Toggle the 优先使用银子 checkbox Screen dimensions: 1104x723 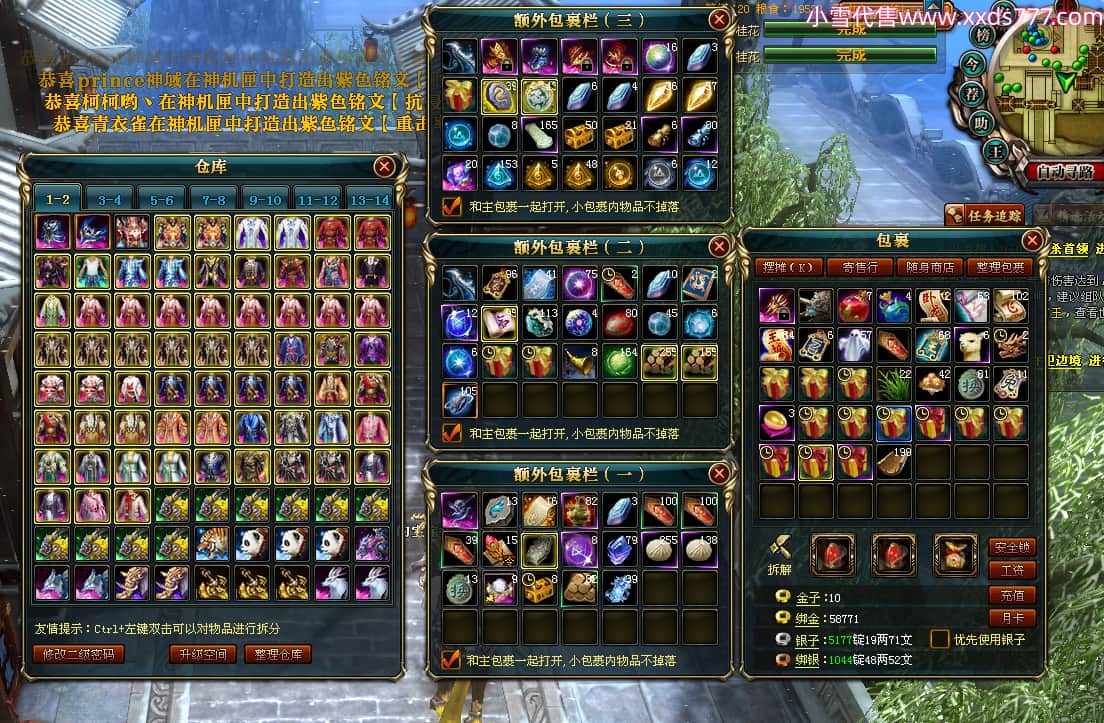[940, 639]
